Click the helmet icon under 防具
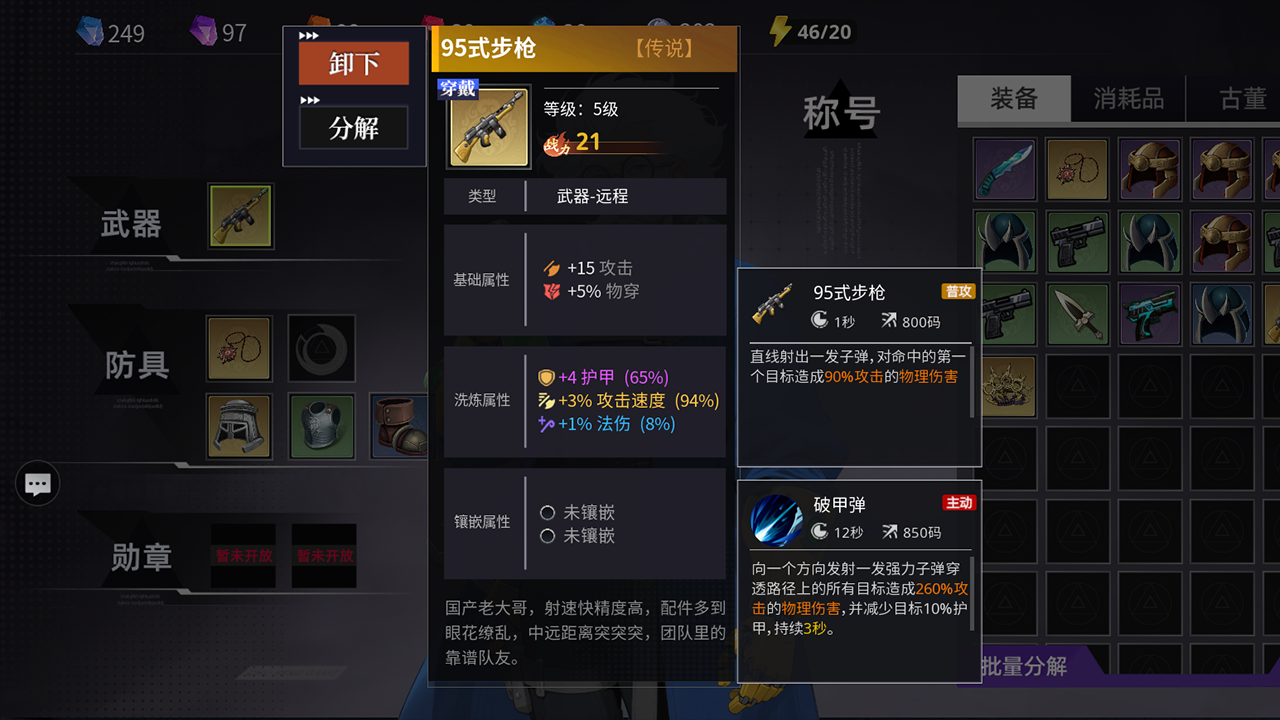 point(238,426)
